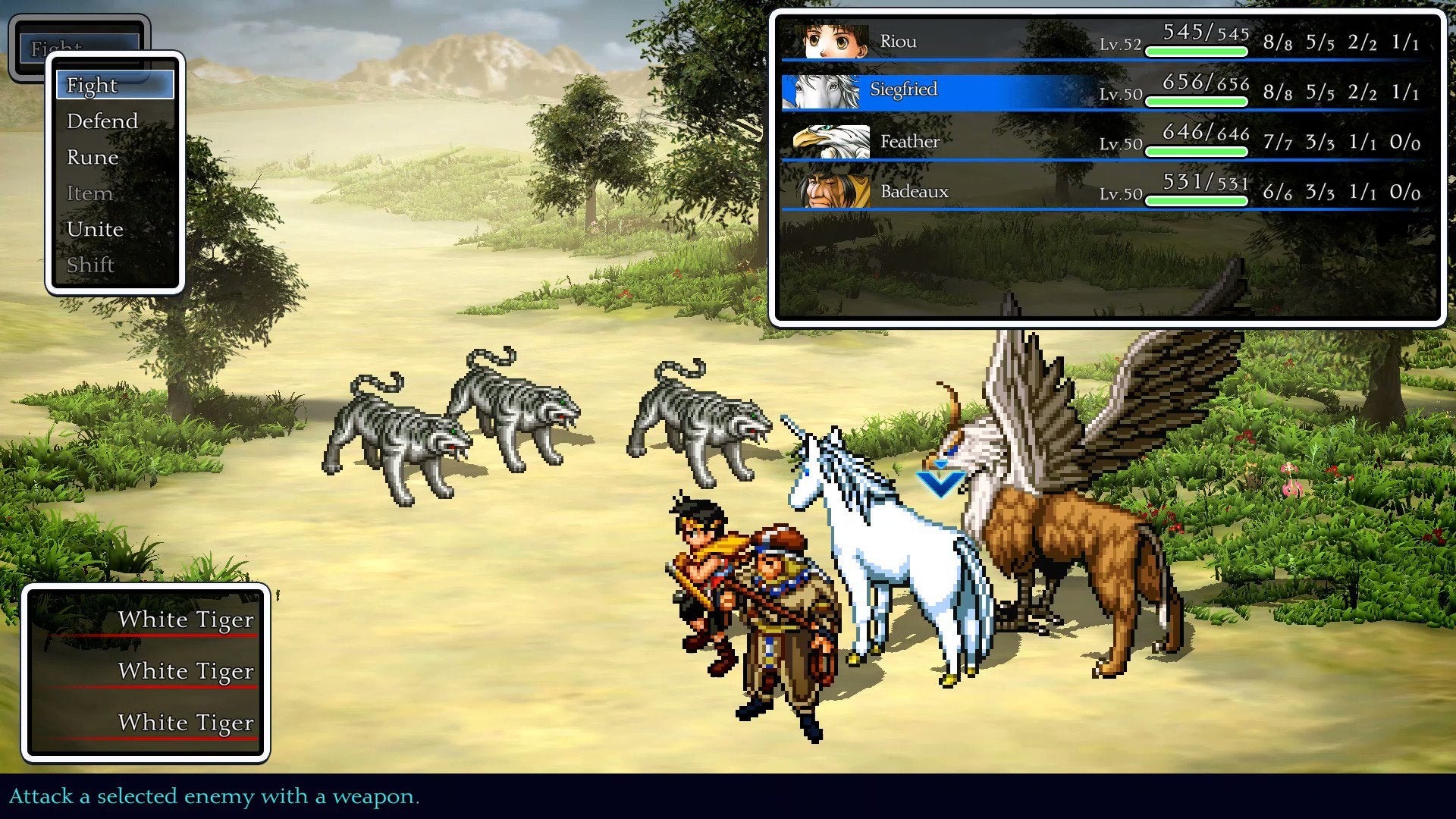Select Feather's row in the status panel
This screenshot has height=819, width=1456.
(x=1062, y=141)
